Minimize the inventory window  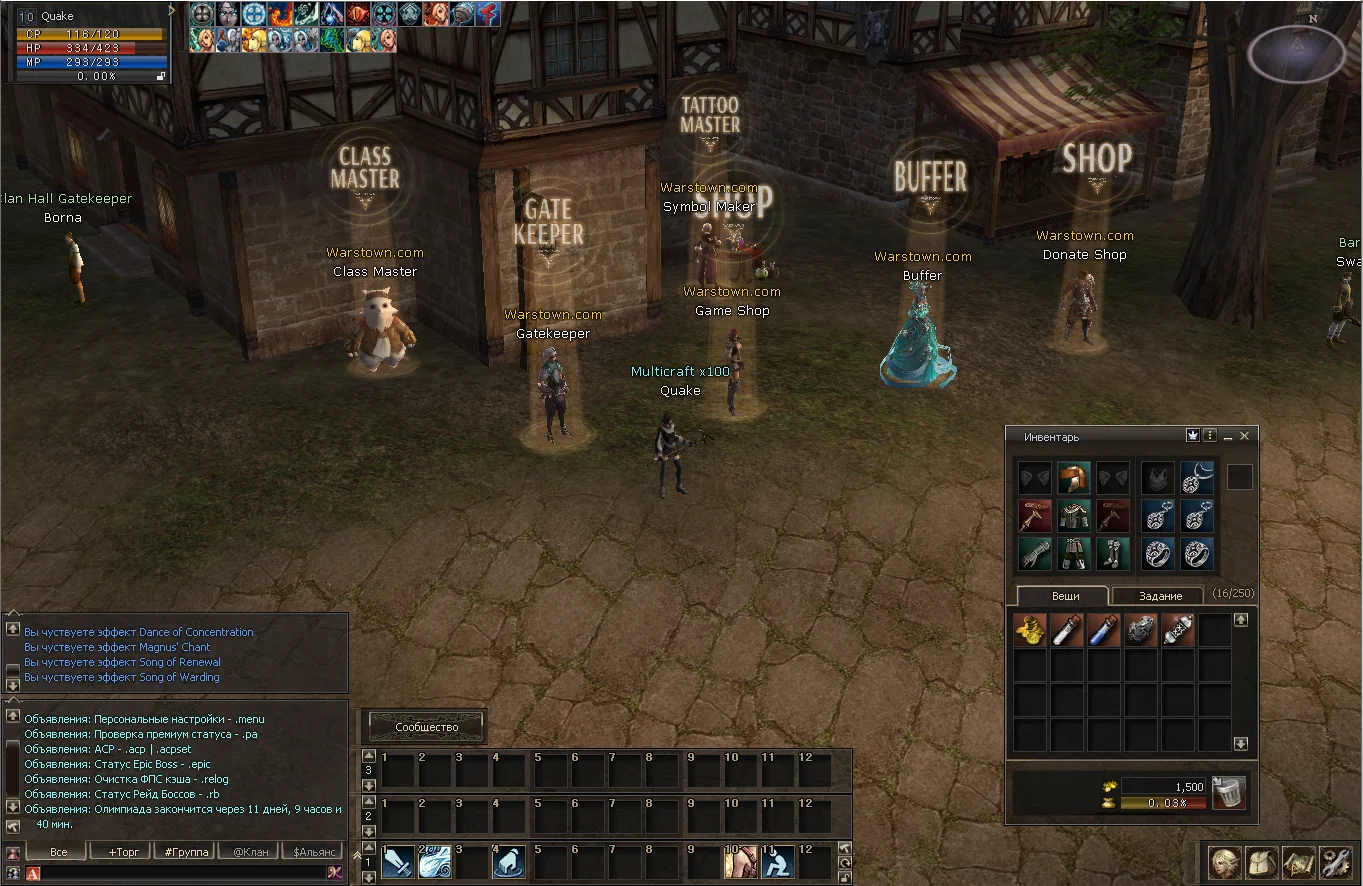pyautogui.click(x=1228, y=436)
